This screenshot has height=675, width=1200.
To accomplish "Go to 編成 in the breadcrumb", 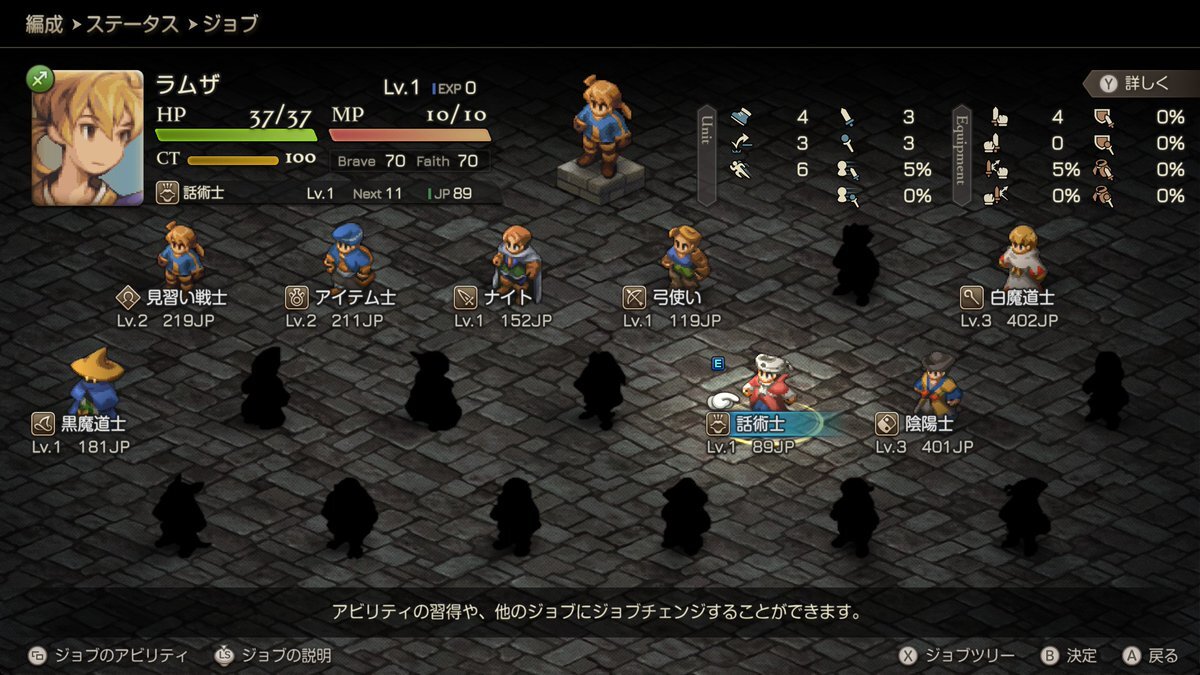I will click(44, 24).
